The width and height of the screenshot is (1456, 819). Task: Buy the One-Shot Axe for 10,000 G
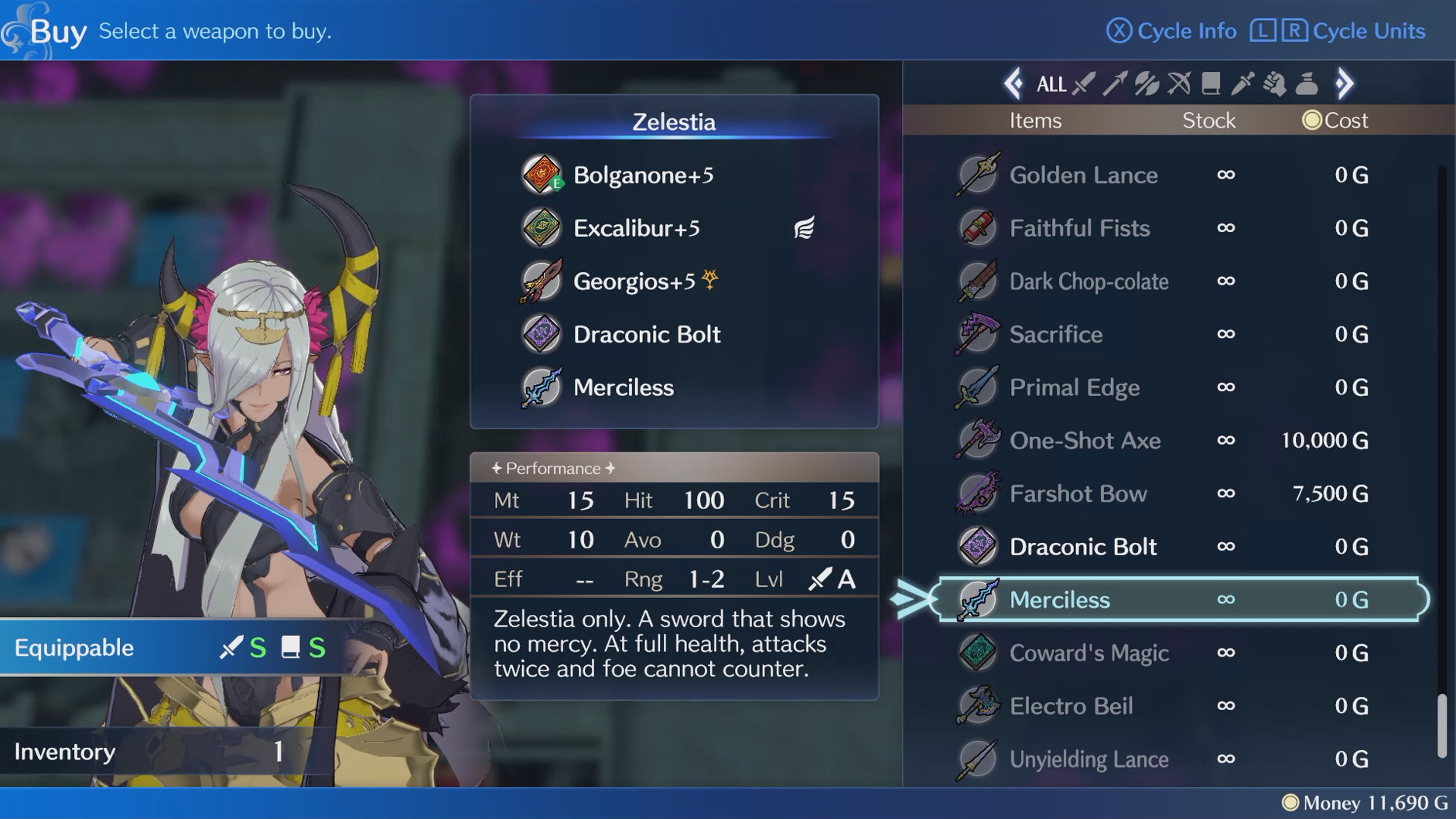pos(1085,440)
